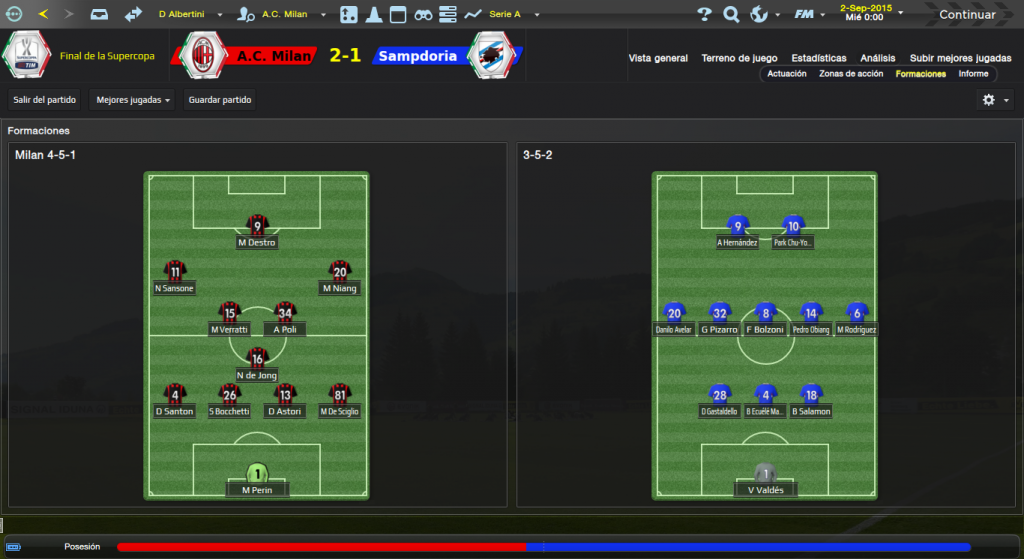Viewport: 1024px width, 559px height.
Task: Switch to the Vista general tab
Action: pyautogui.click(x=658, y=58)
